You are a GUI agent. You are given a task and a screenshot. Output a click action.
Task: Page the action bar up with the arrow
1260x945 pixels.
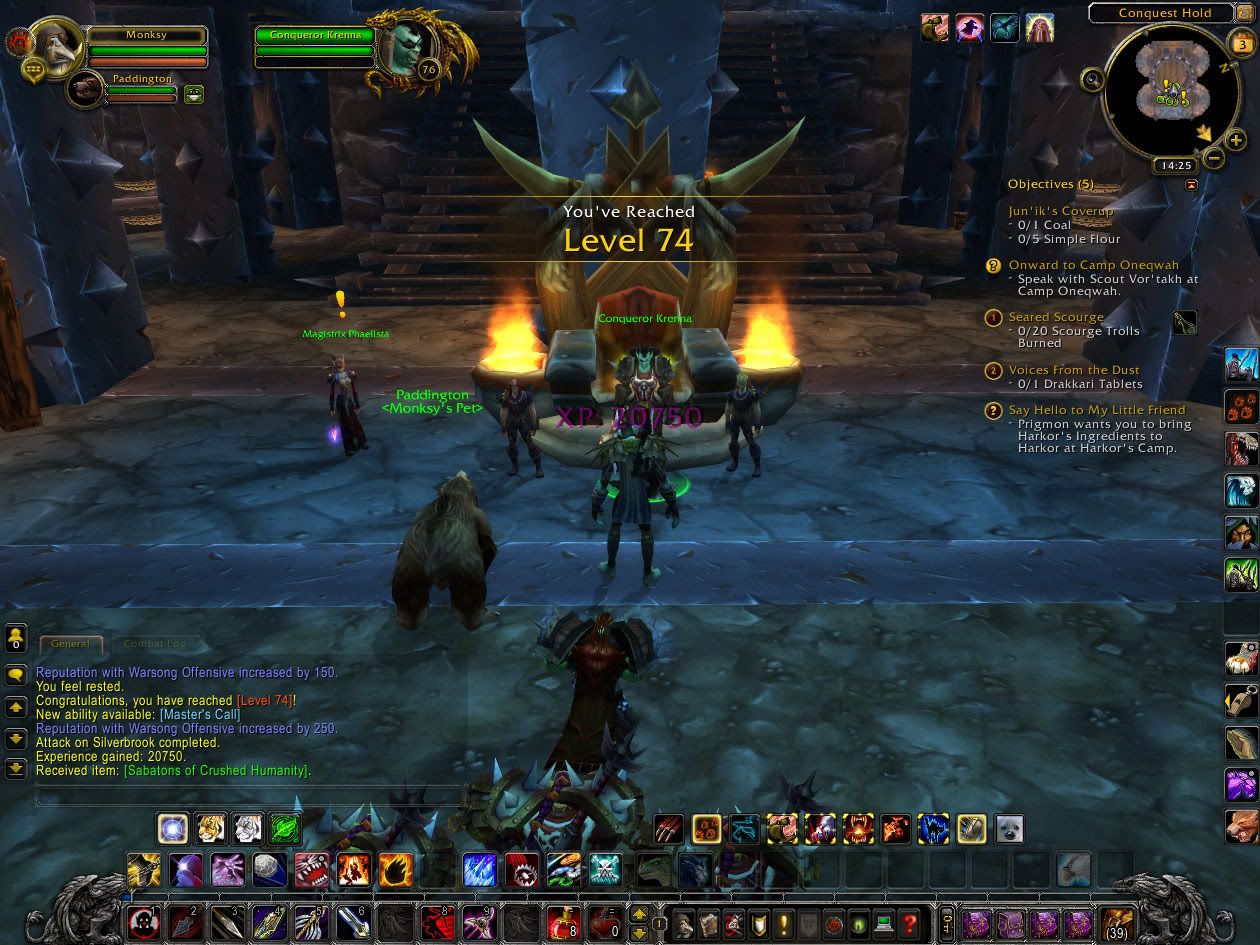[637, 914]
